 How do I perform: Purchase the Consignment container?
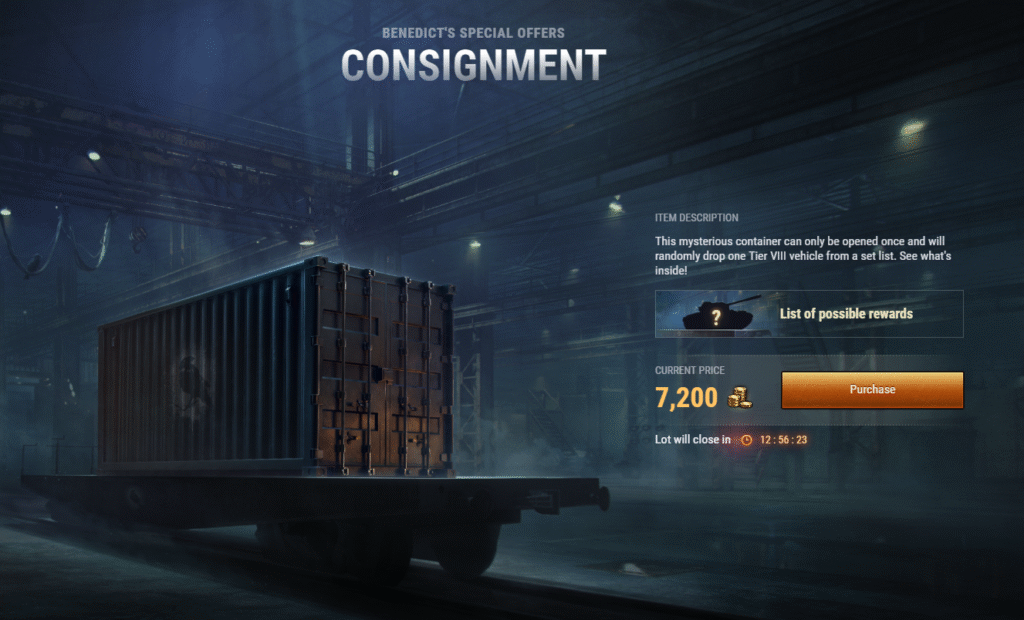pyautogui.click(x=872, y=390)
